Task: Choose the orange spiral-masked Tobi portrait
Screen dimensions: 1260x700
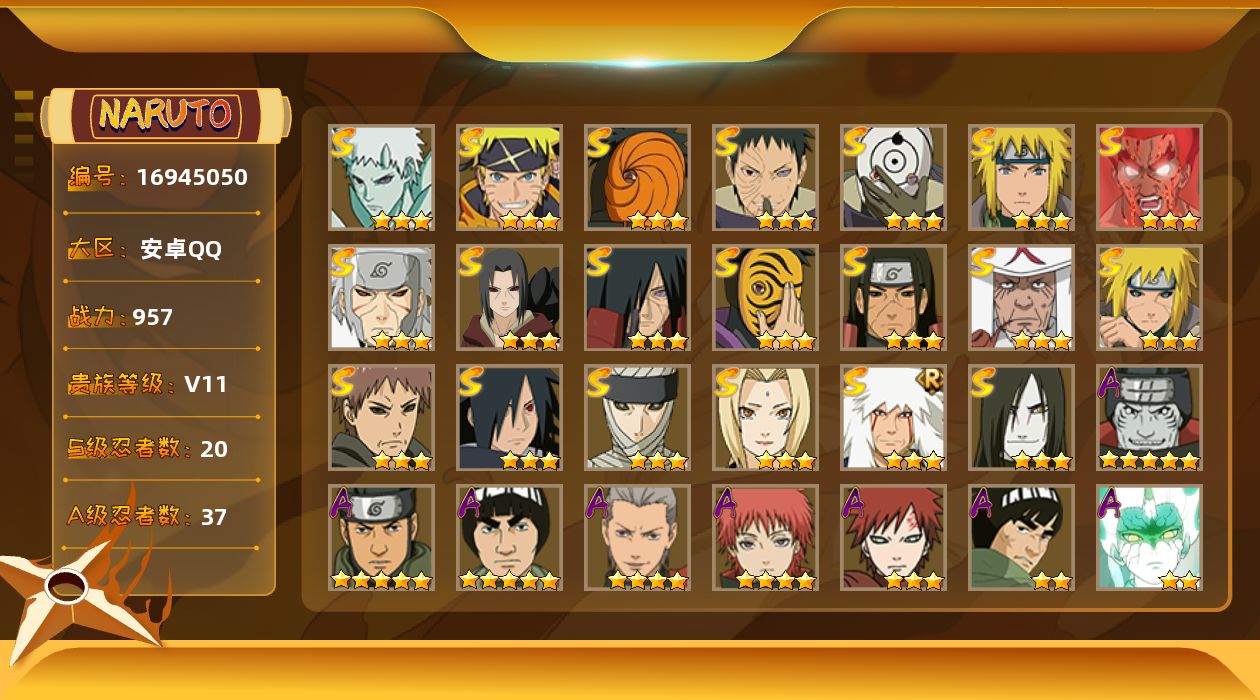Action: (x=637, y=177)
